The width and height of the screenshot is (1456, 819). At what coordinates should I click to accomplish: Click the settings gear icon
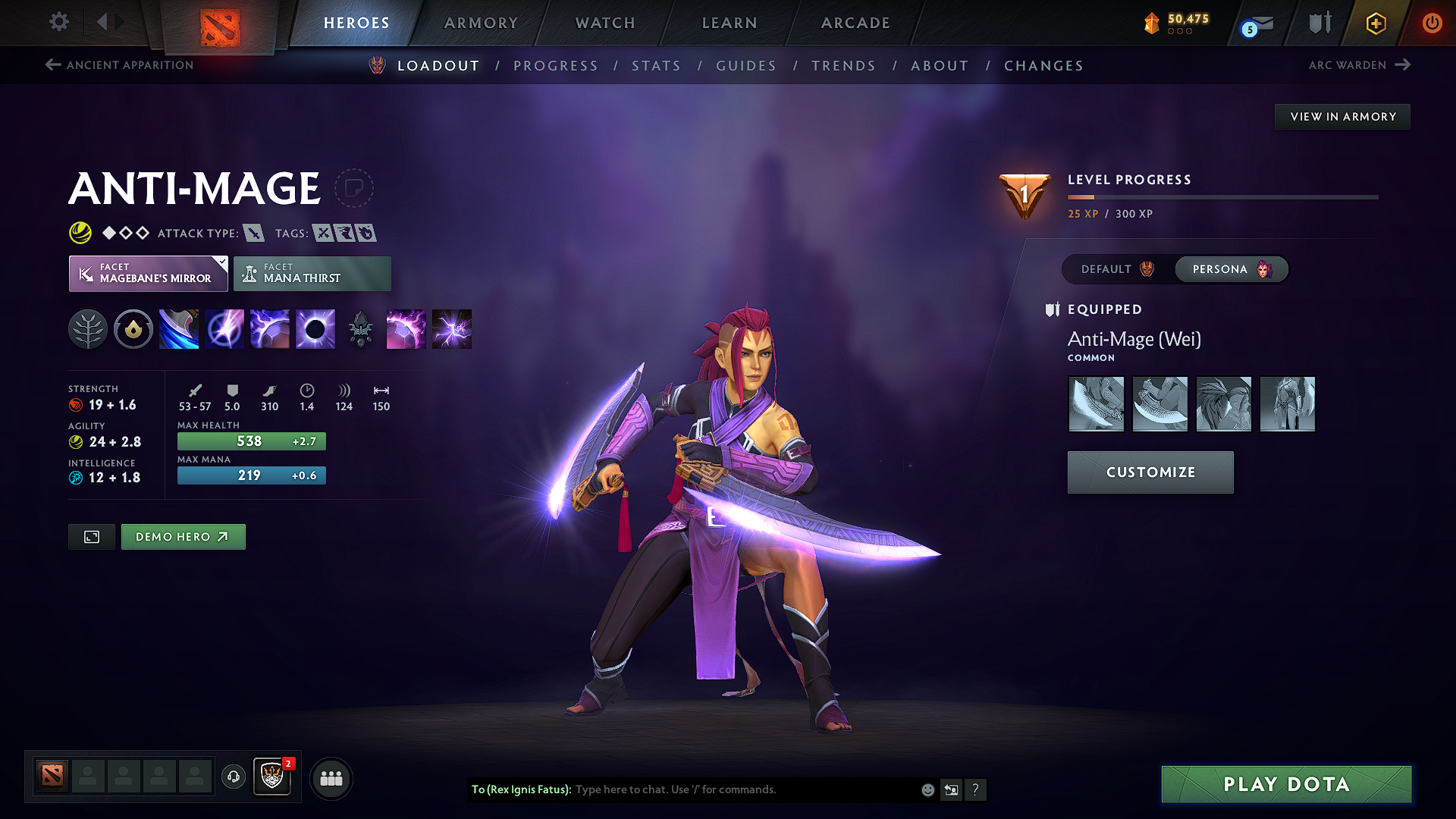point(58,22)
